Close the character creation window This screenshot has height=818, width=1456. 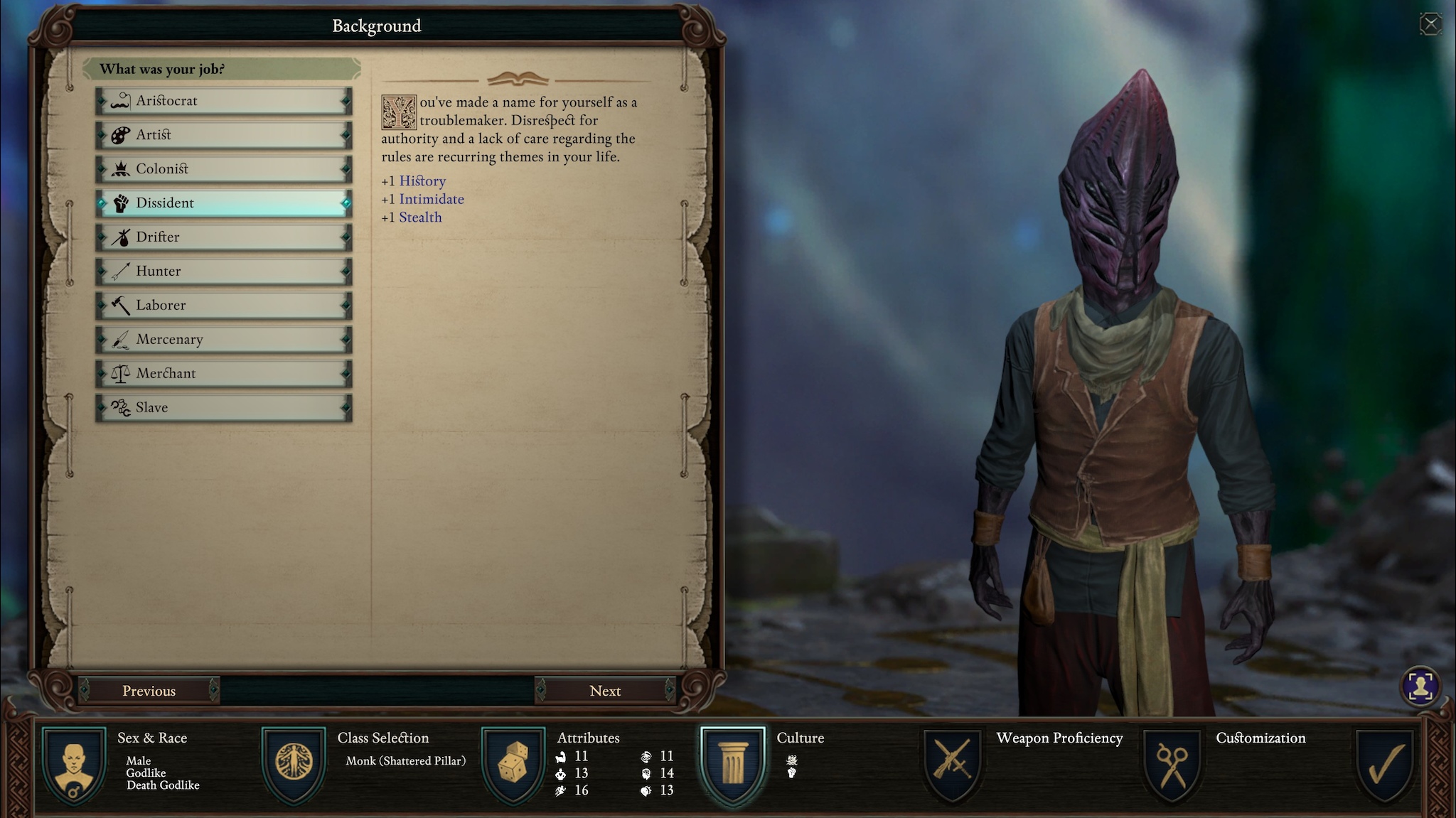click(x=1430, y=23)
